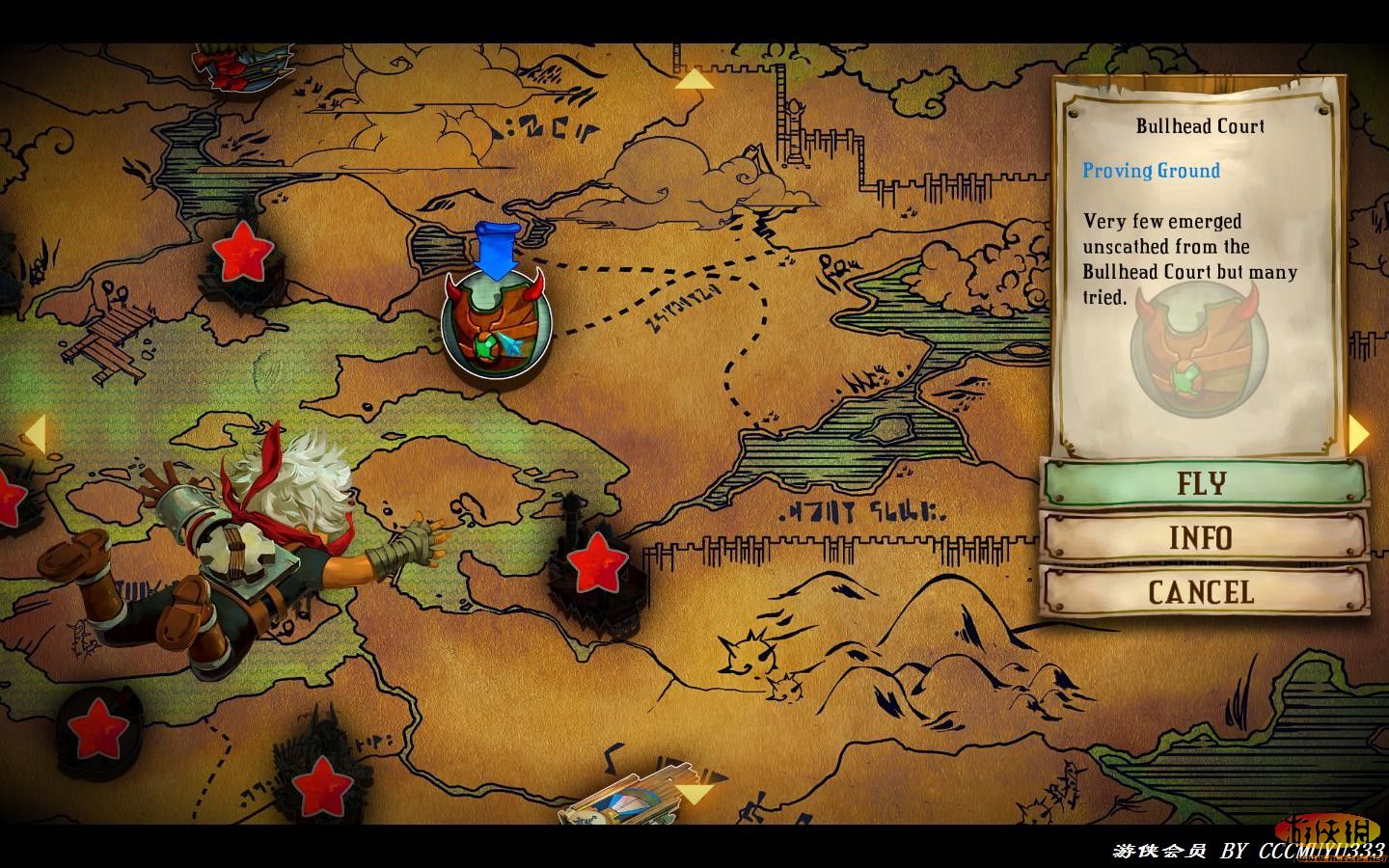Select the Bullhead Court map marker
This screenshot has width=1389, height=868.
point(496,323)
